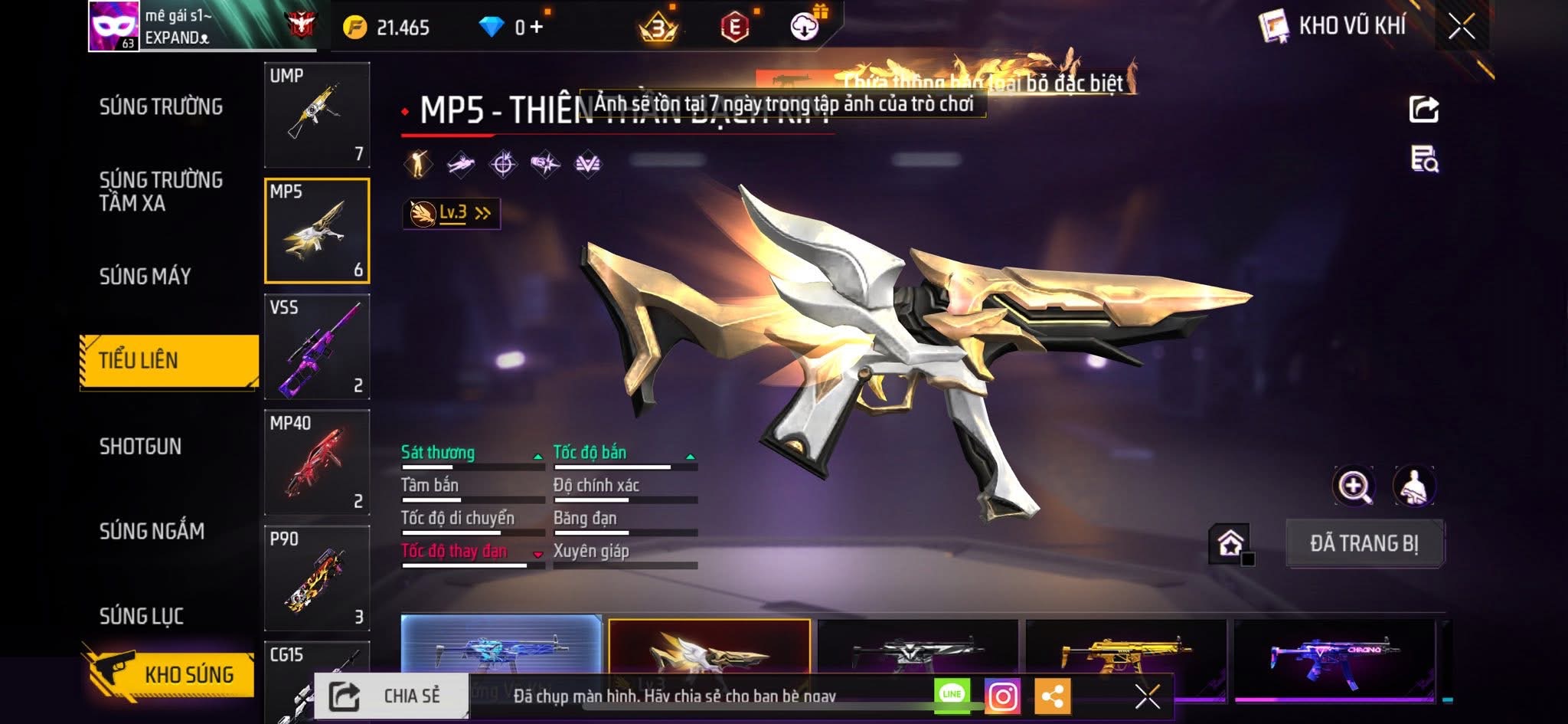Open the Kho Súng button
This screenshot has height=724, width=1568.
(169, 673)
